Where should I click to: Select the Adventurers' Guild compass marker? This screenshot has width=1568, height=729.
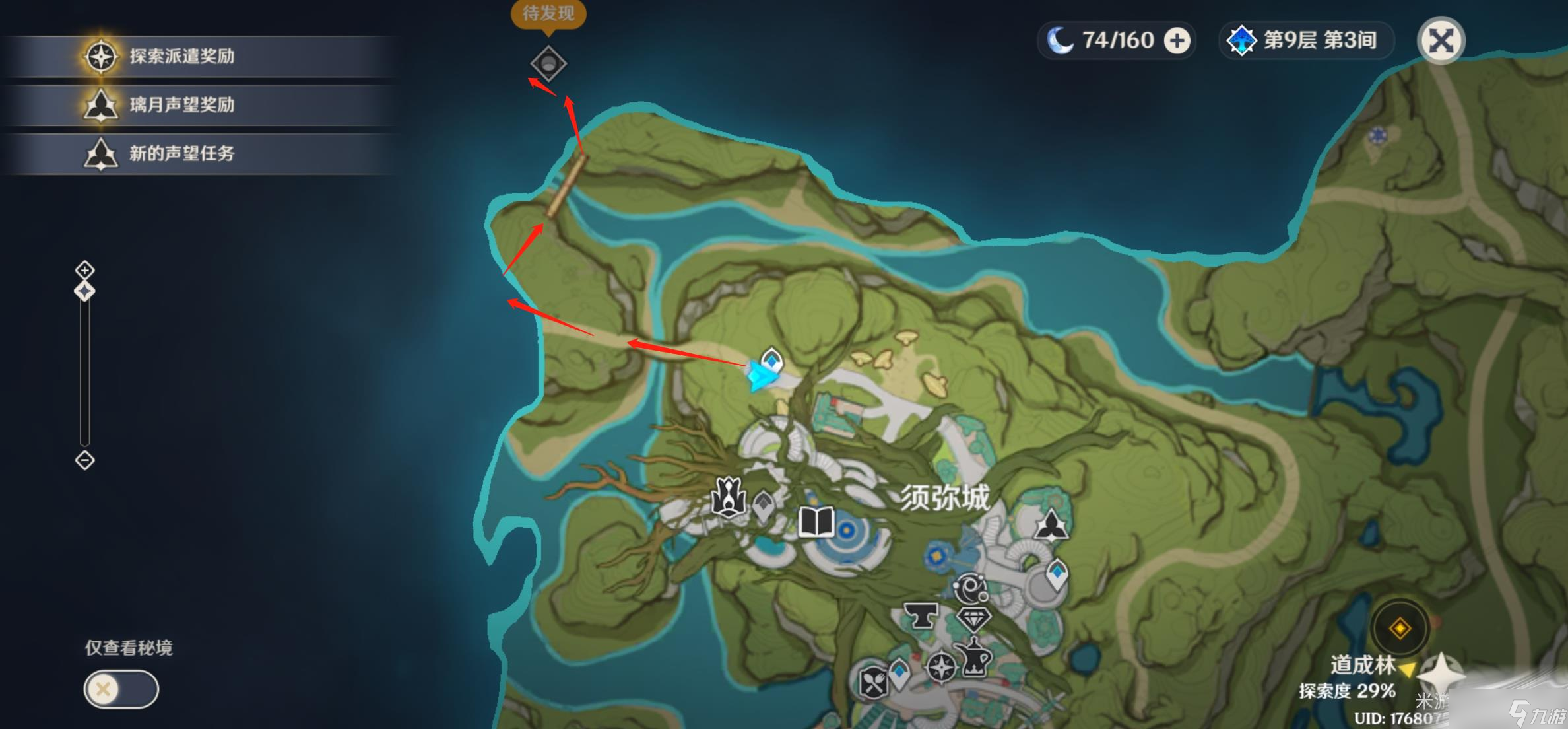[941, 666]
